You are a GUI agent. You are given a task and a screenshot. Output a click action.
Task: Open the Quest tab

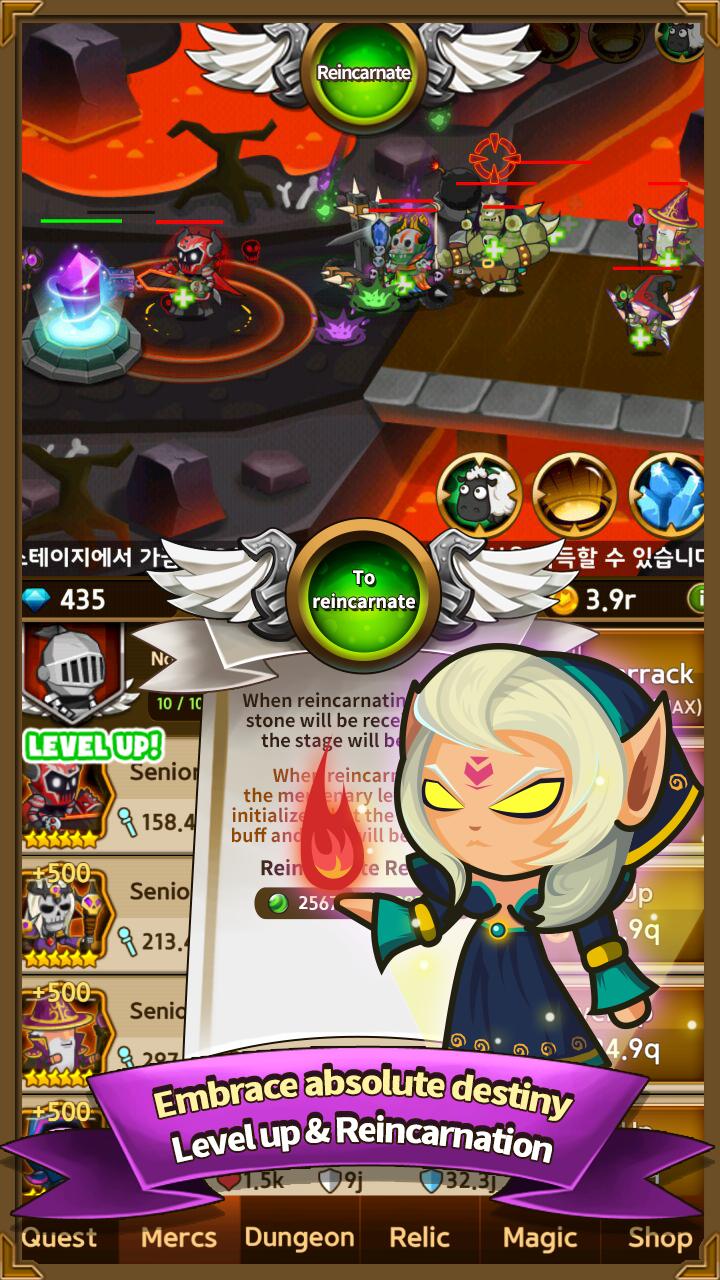(x=59, y=1237)
